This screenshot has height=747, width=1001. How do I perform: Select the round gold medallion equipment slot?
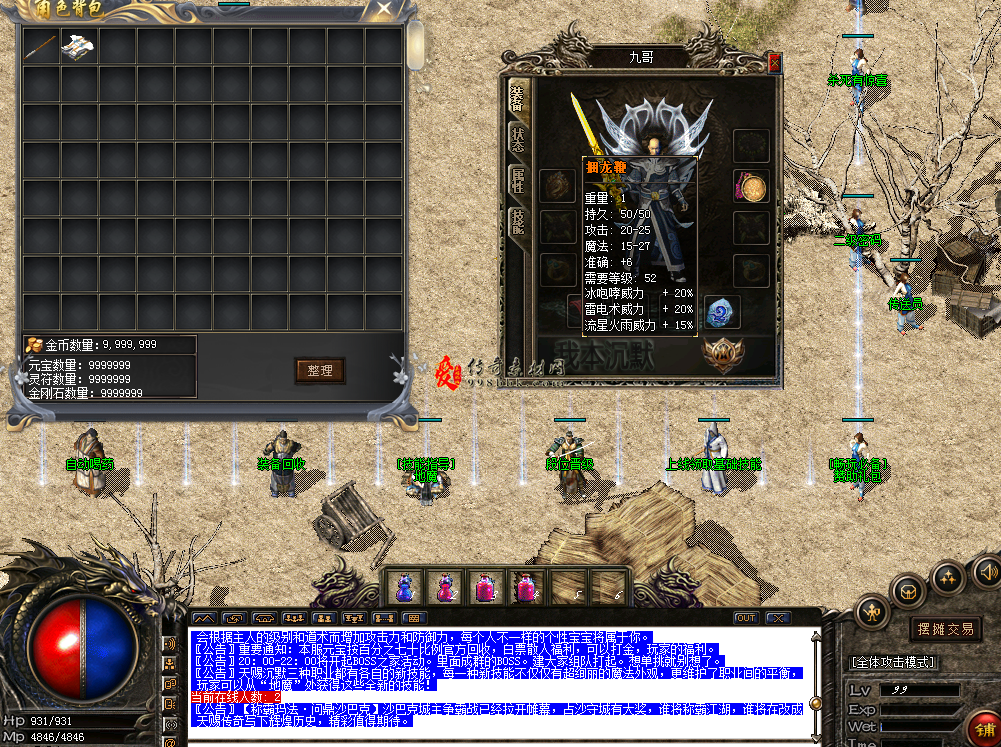point(751,186)
